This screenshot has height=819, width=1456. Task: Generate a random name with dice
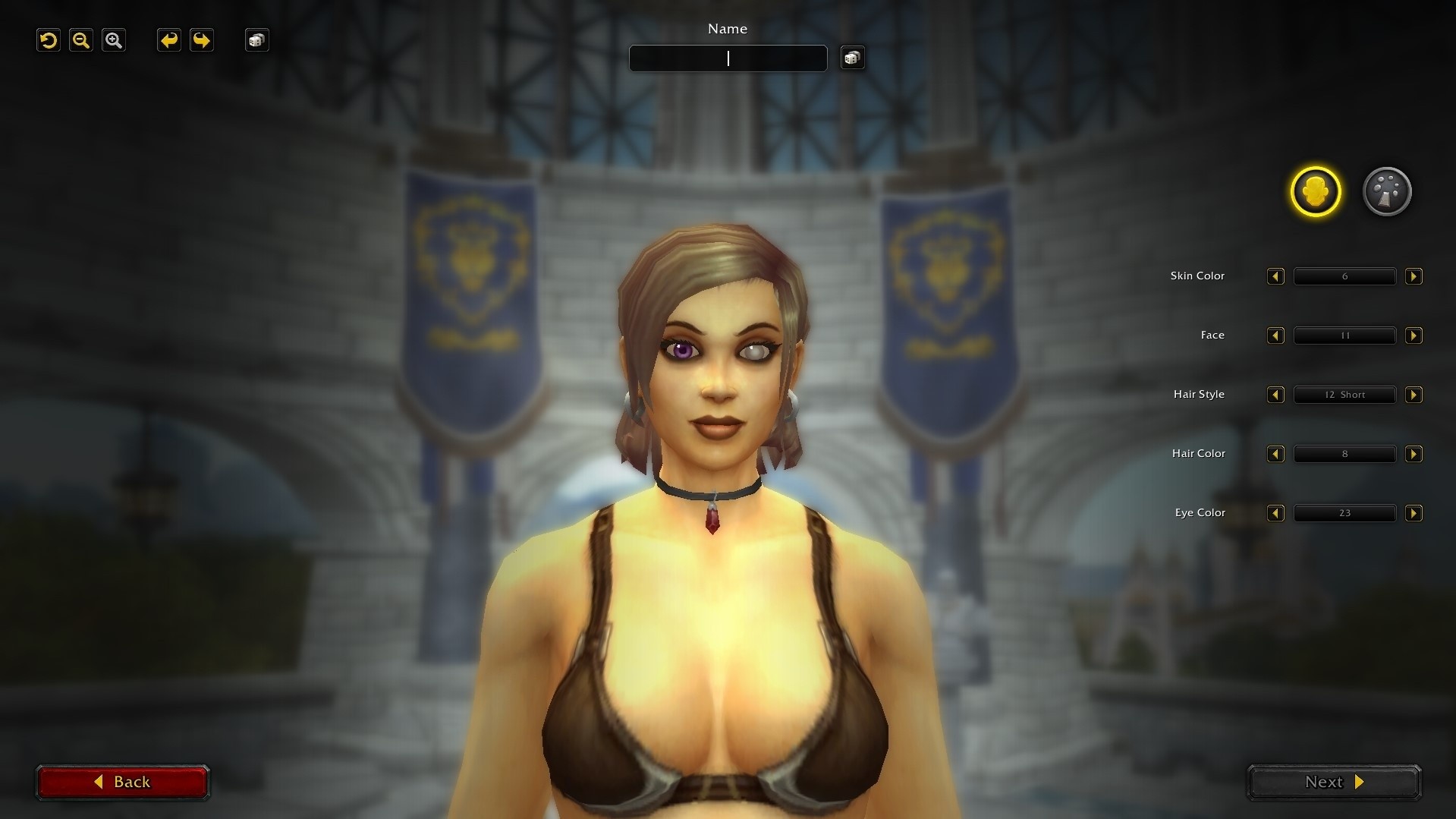click(852, 58)
